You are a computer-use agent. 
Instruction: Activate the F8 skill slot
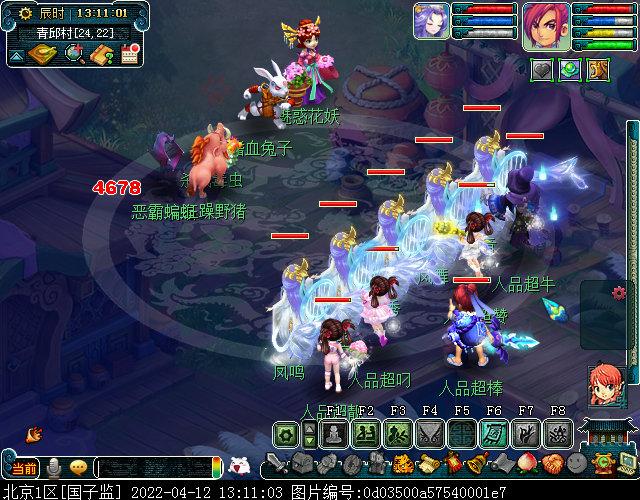click(x=558, y=433)
